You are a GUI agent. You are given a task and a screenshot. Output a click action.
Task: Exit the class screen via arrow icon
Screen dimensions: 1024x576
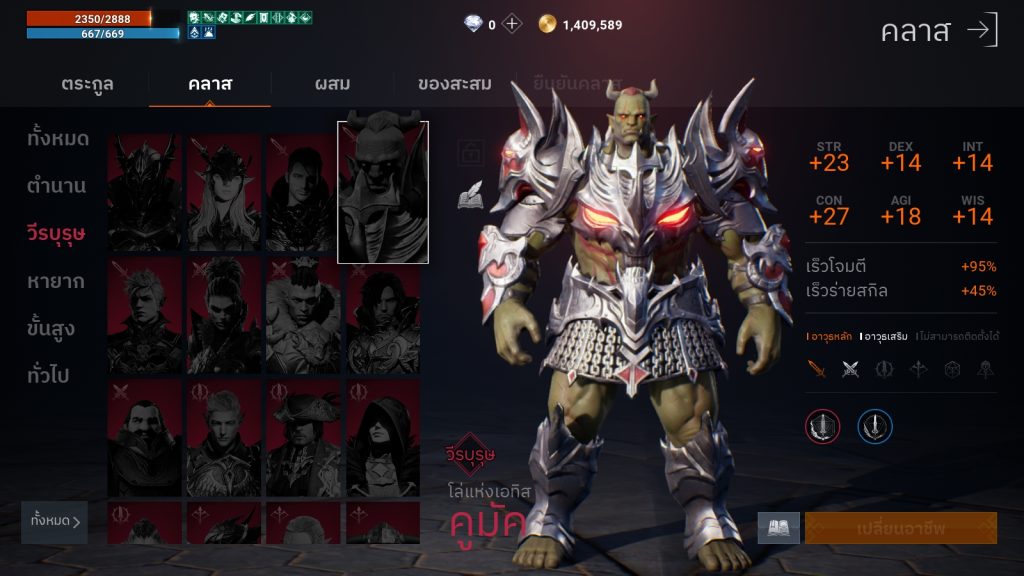[x=982, y=30]
